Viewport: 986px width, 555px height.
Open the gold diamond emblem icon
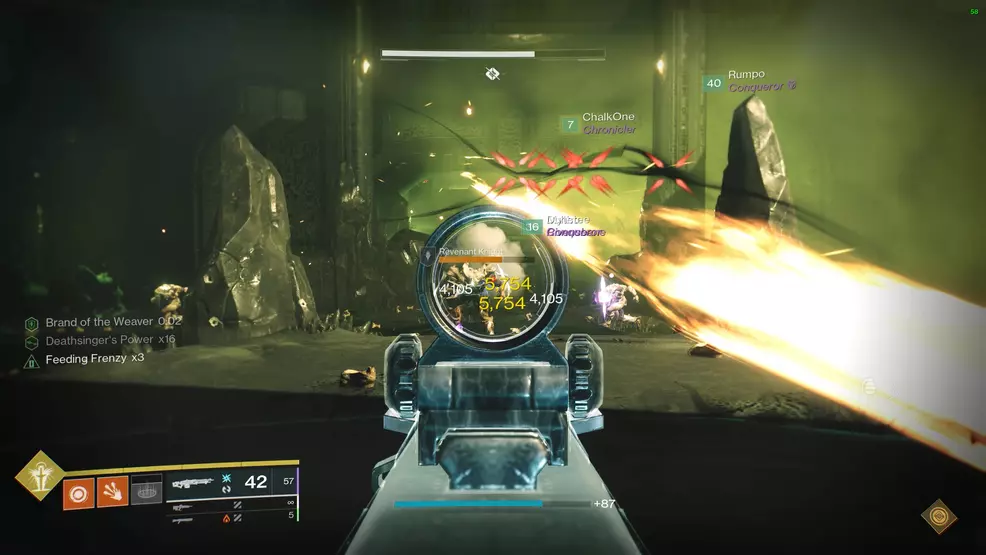coord(938,516)
